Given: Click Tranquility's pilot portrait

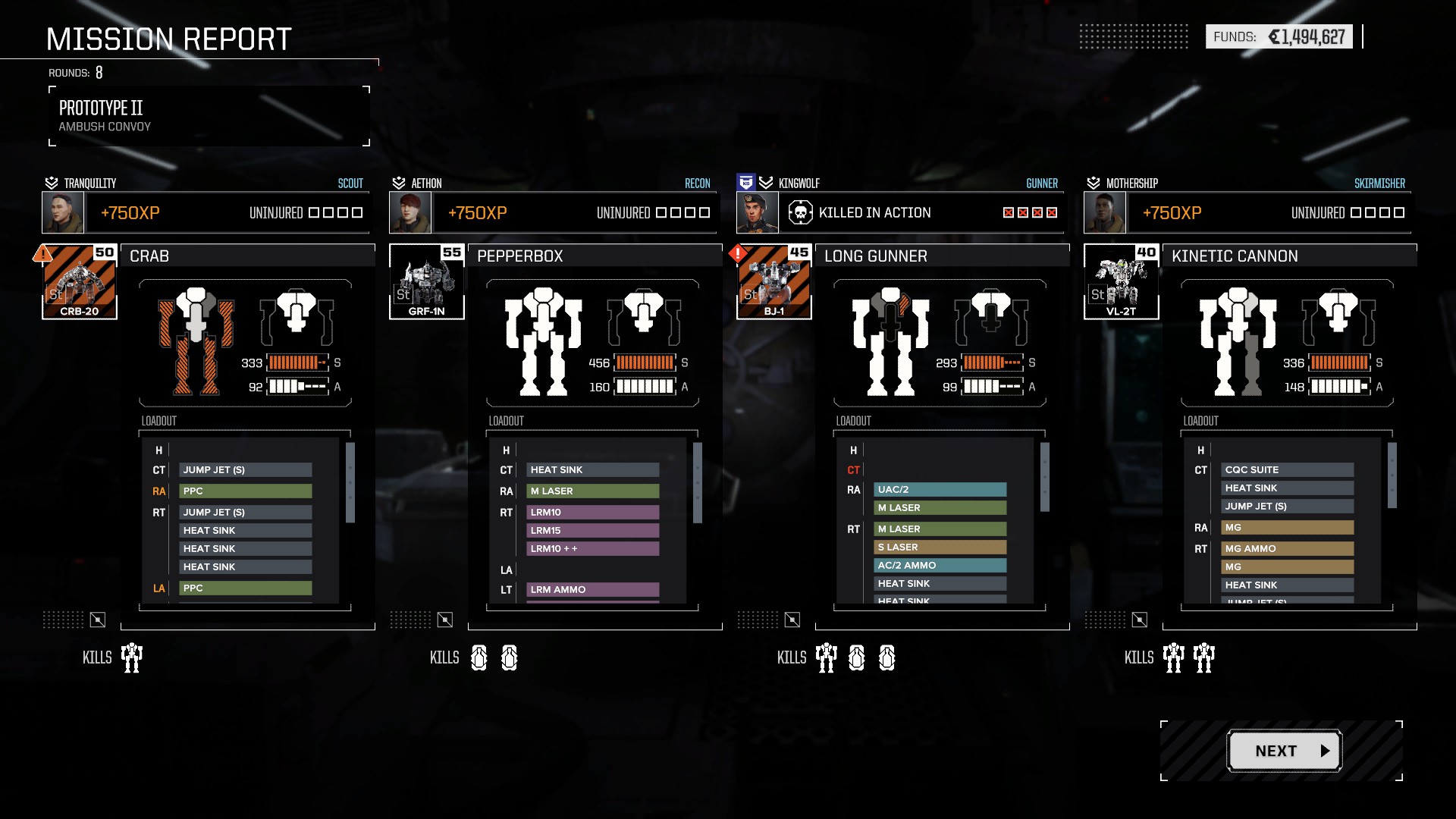Looking at the screenshot, I should pyautogui.click(x=63, y=212).
